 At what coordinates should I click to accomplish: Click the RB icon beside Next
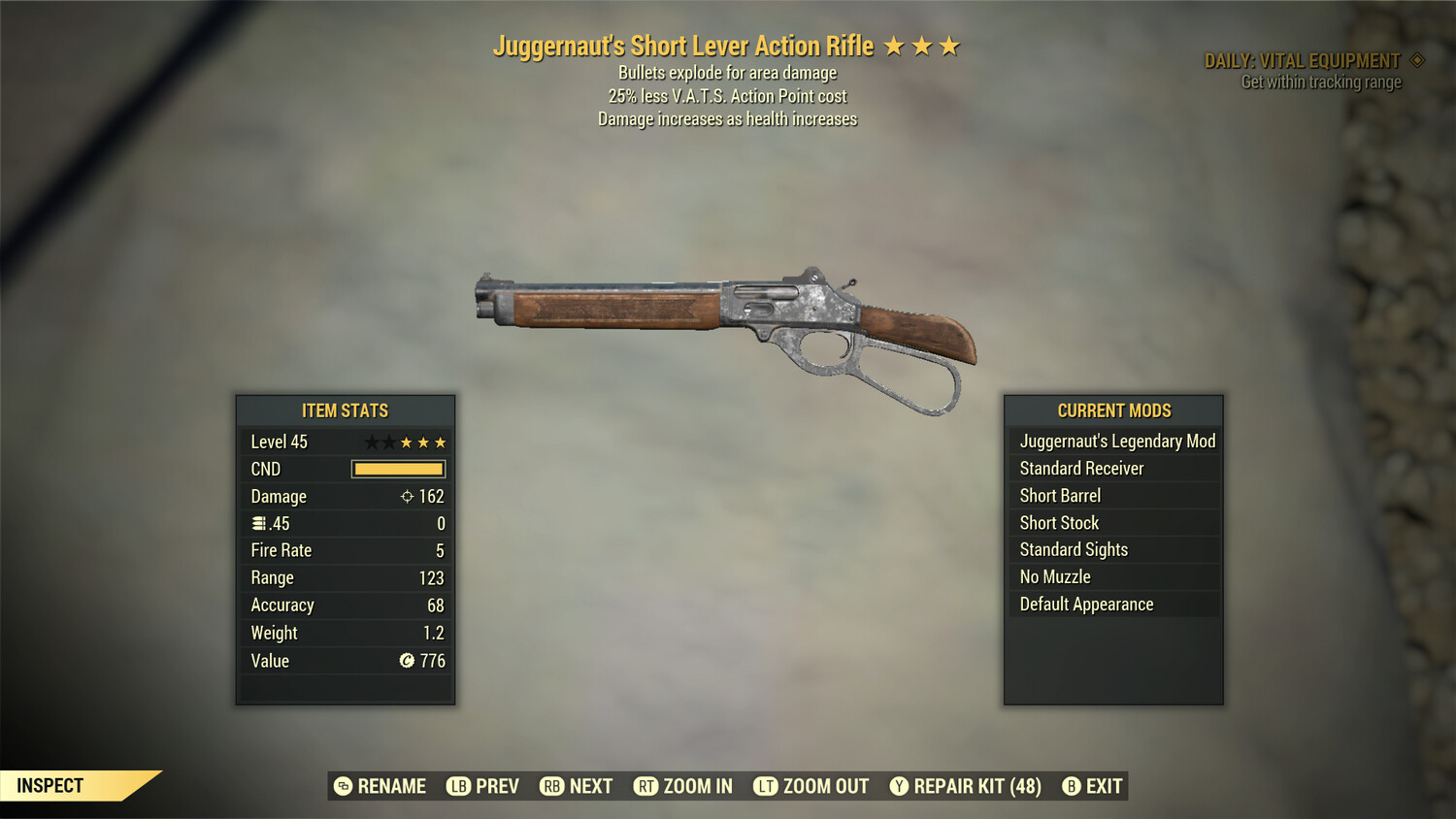click(551, 786)
